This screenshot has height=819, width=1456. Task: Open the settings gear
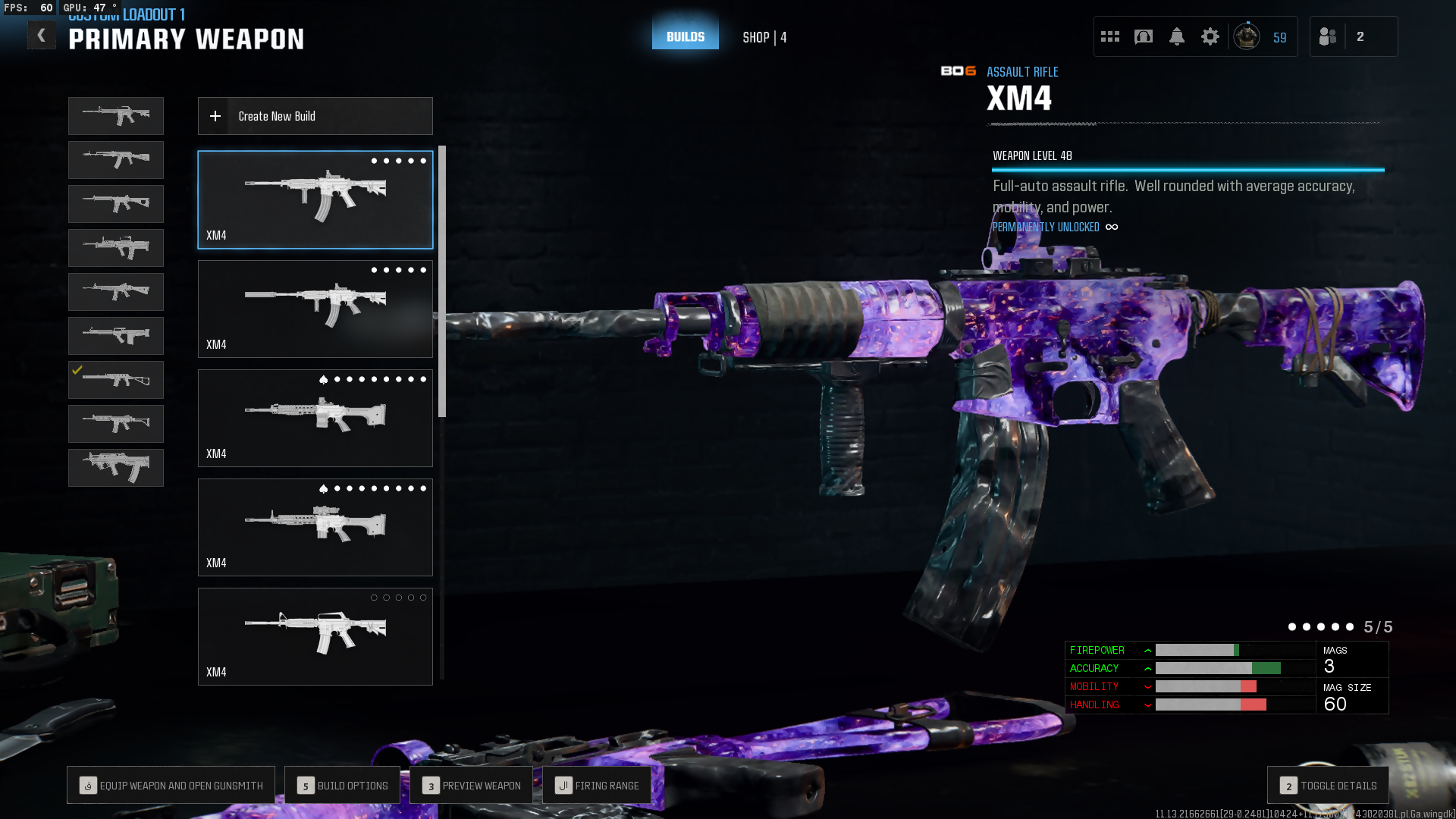point(1210,36)
